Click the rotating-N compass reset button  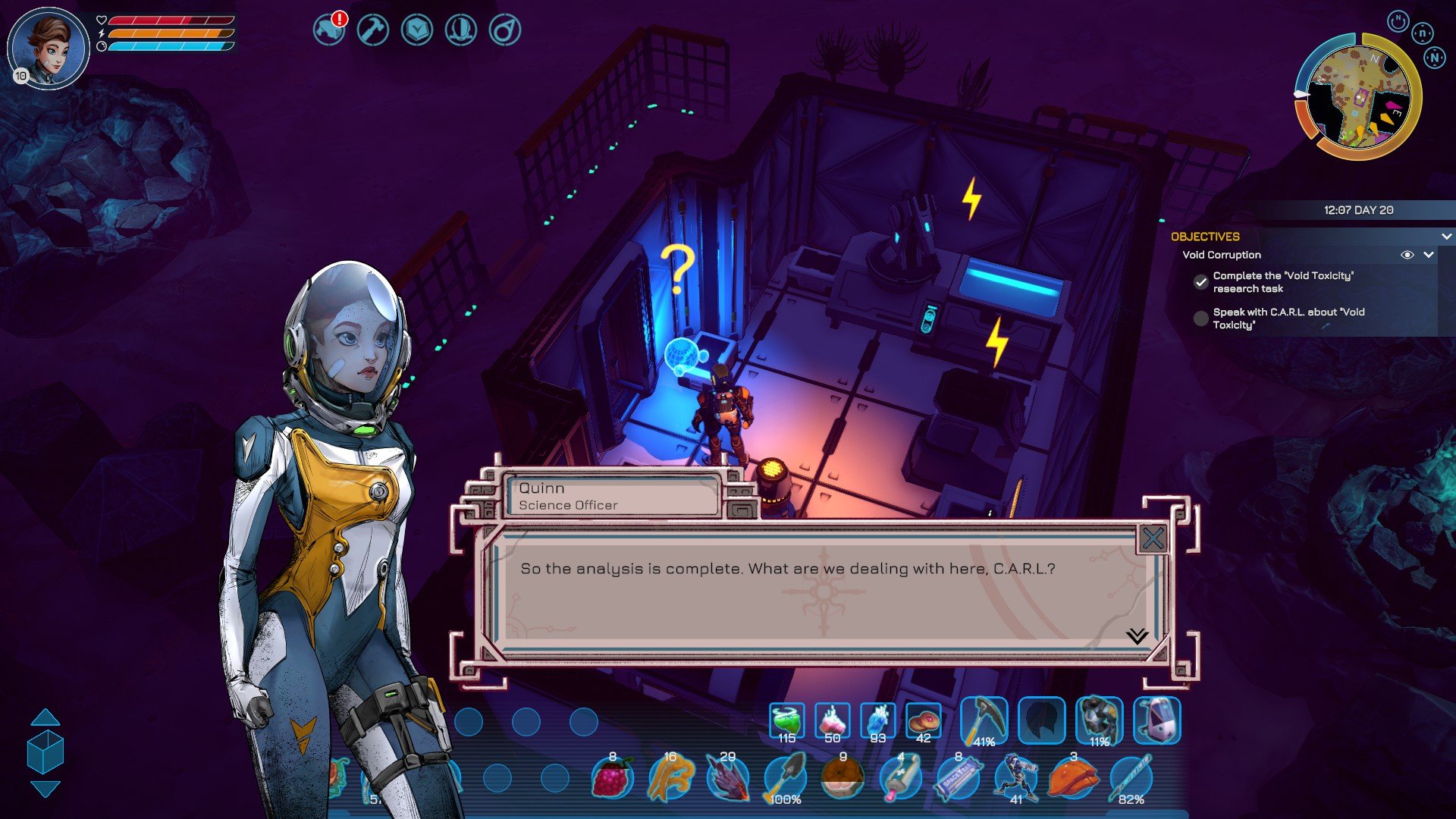pos(1398,21)
